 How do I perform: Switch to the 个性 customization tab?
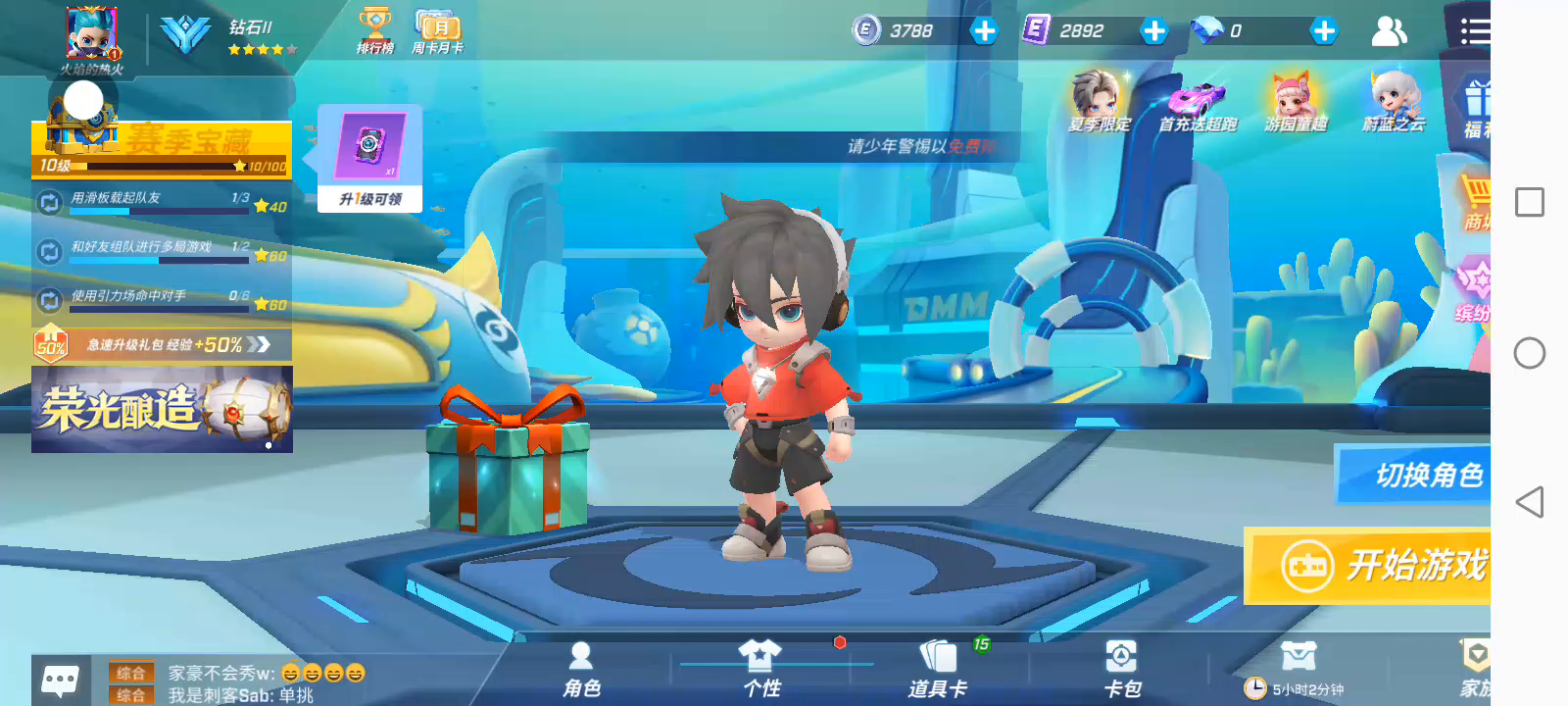(760, 670)
